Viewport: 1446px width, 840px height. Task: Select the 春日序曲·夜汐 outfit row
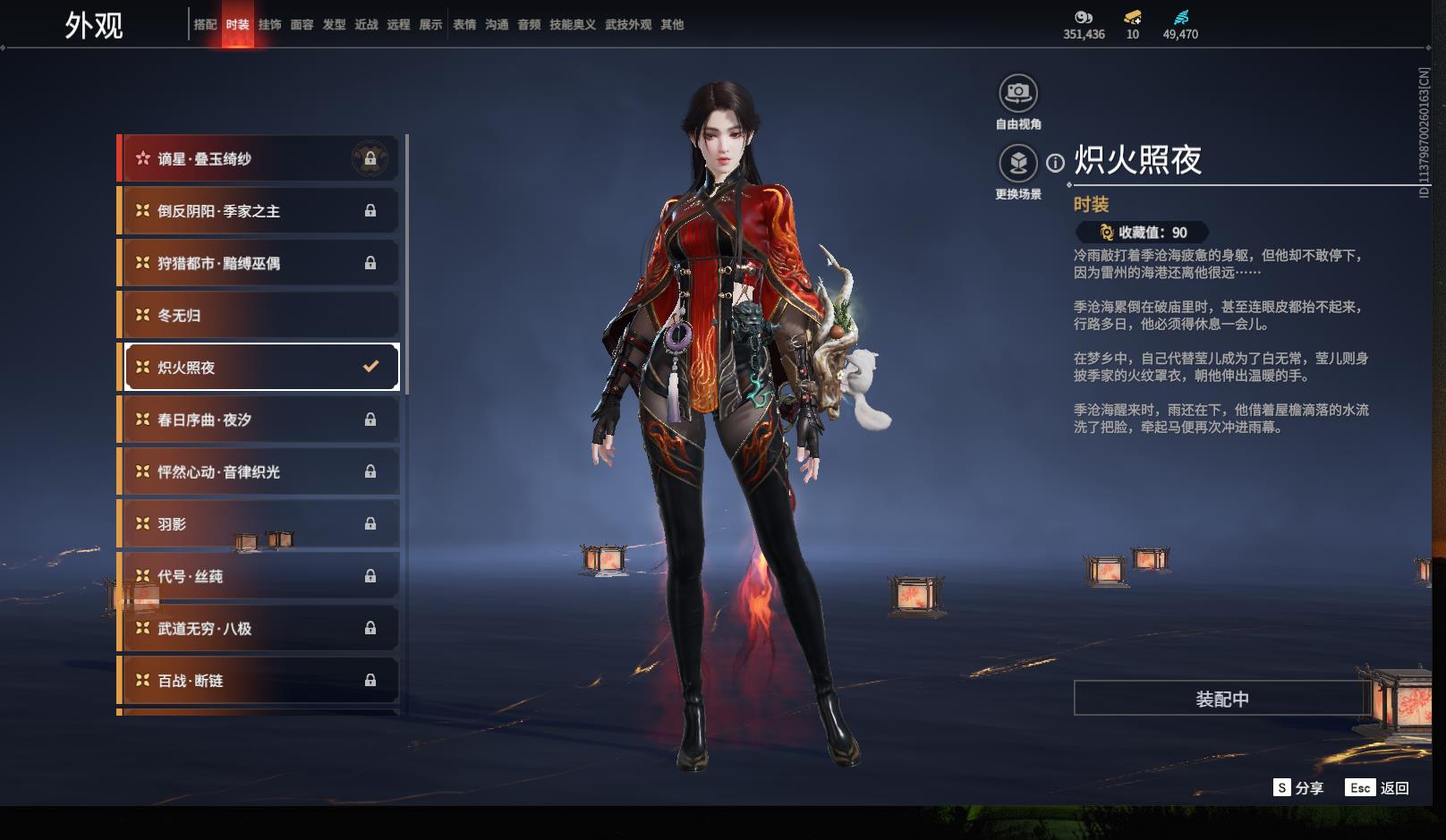tap(259, 420)
